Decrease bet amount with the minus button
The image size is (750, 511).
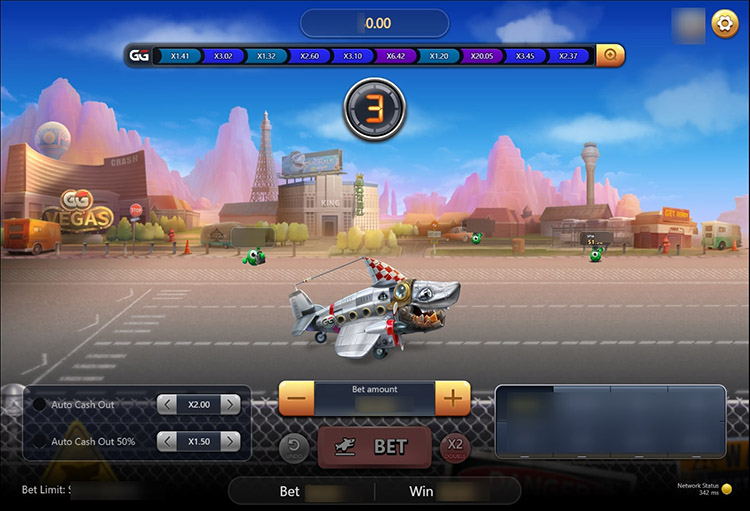click(296, 398)
